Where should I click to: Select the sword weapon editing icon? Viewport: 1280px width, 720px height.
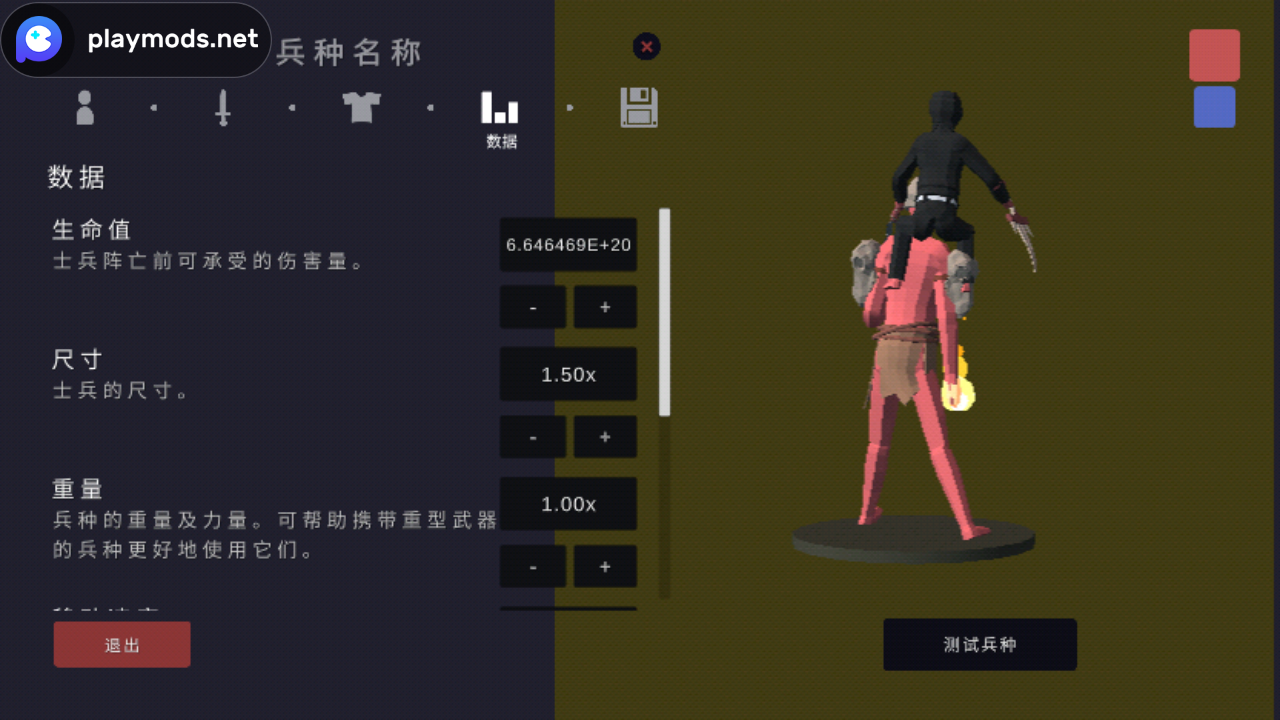tap(222, 107)
